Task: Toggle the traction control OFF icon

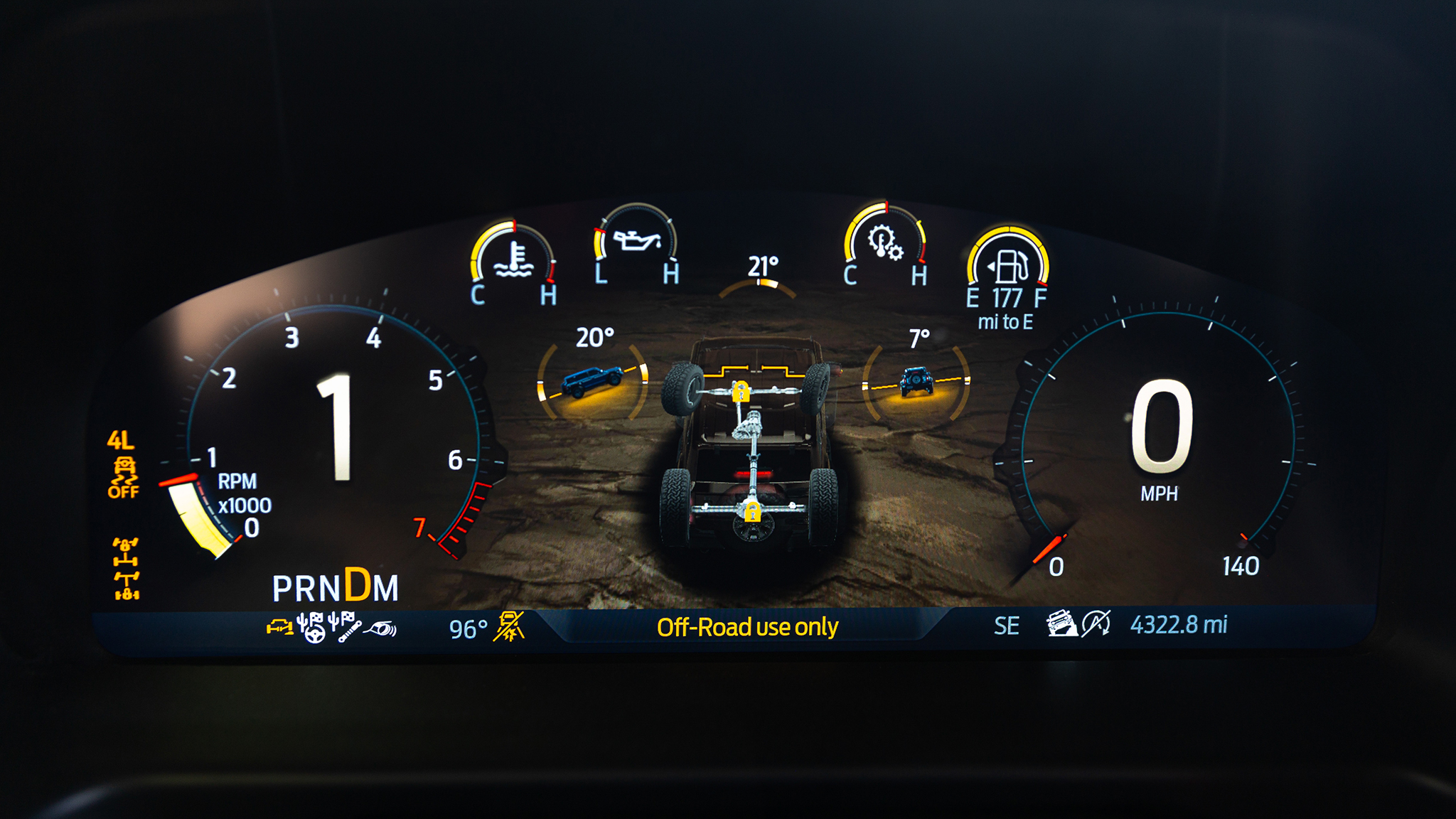Action: (123, 478)
